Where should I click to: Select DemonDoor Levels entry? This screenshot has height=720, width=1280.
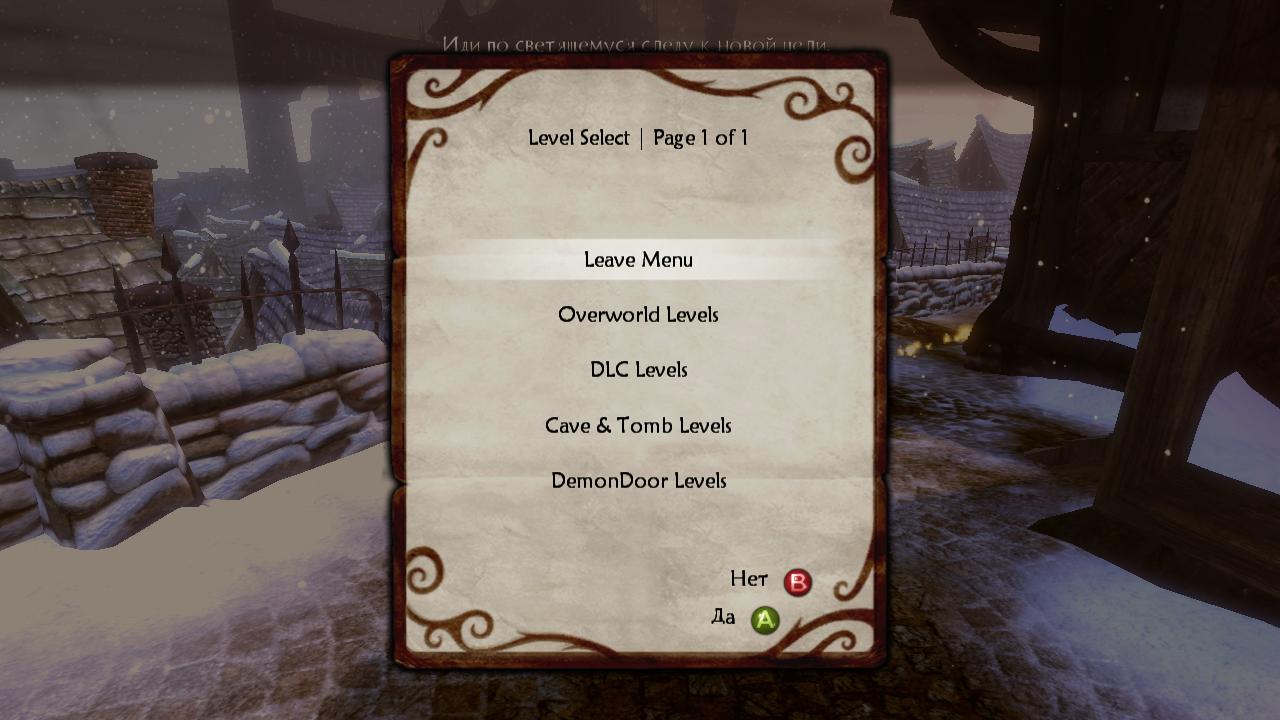click(x=638, y=481)
